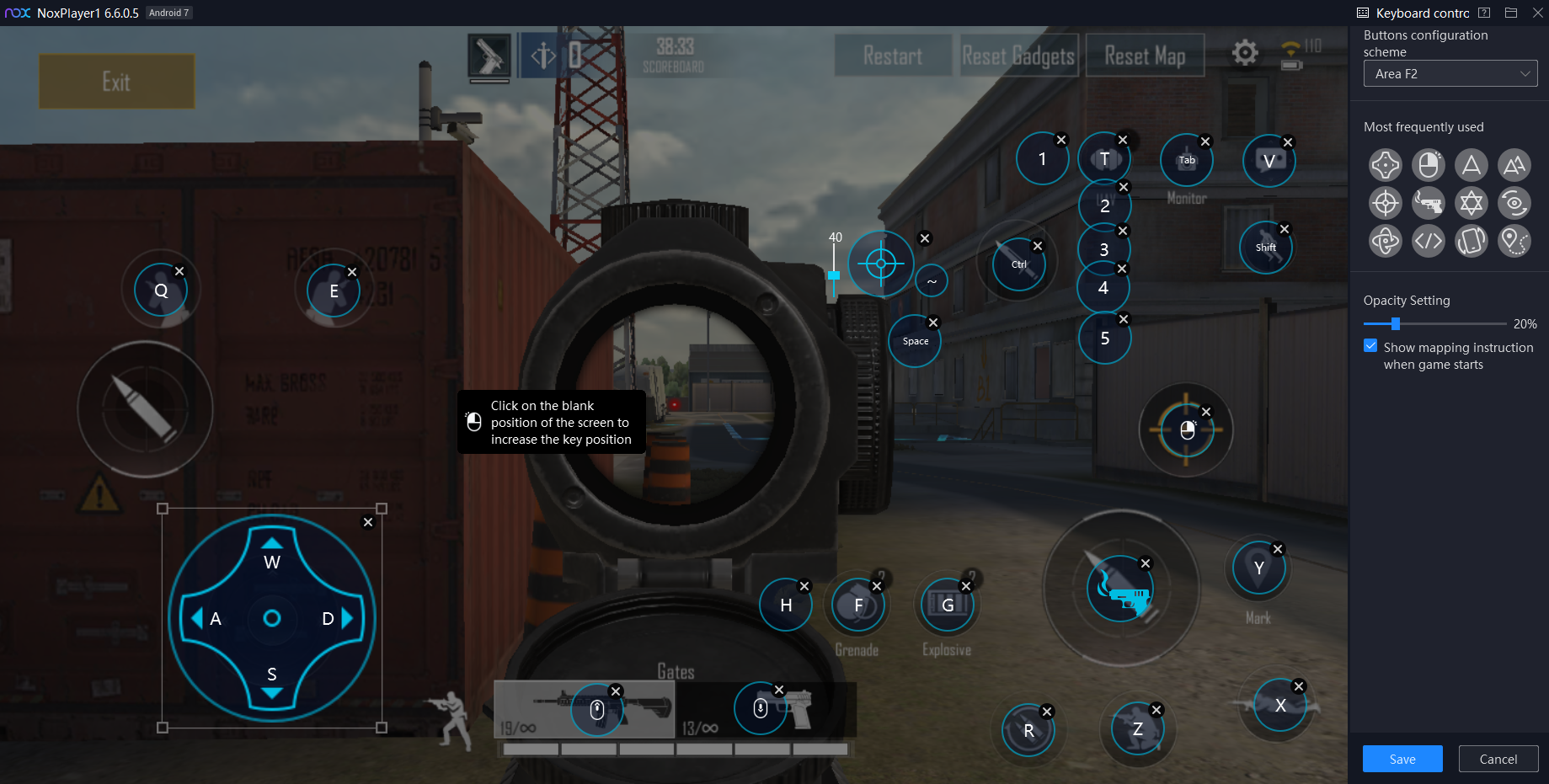Click the Restart button
Screen dimensions: 1549x784
pyautogui.click(x=892, y=56)
